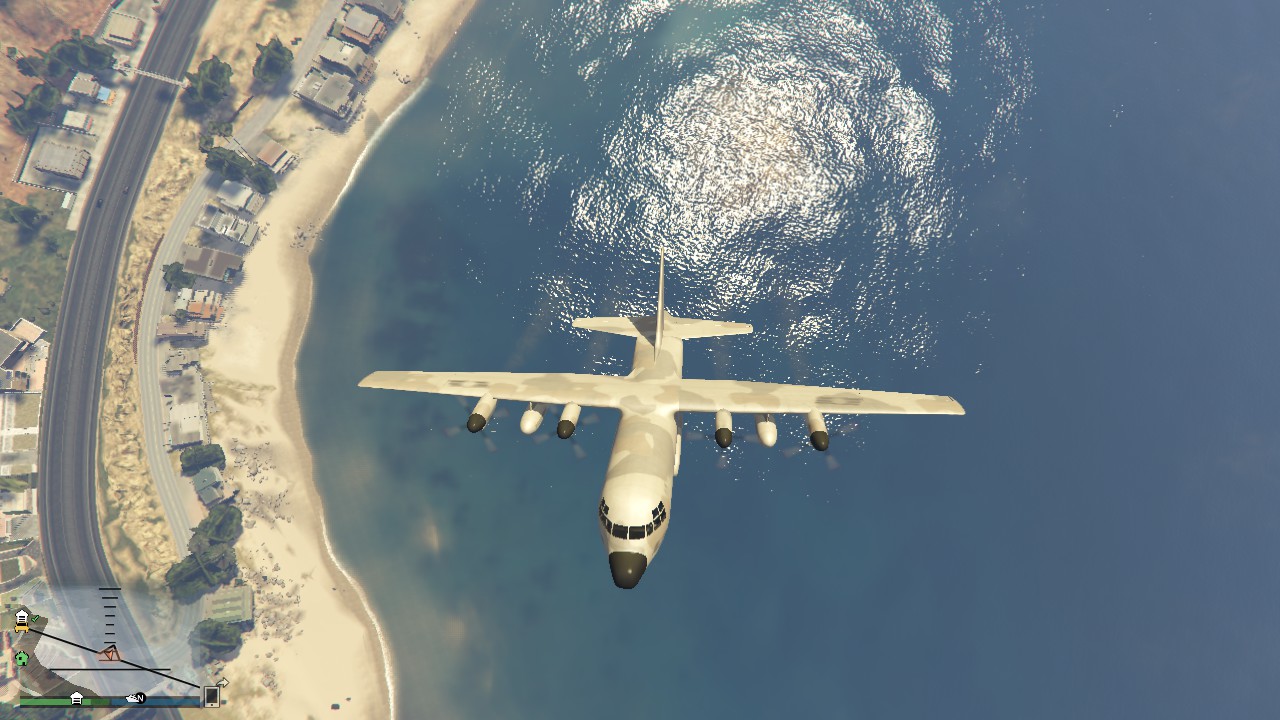
Task: Select the green safehouse blip on minimap
Action: point(21,659)
